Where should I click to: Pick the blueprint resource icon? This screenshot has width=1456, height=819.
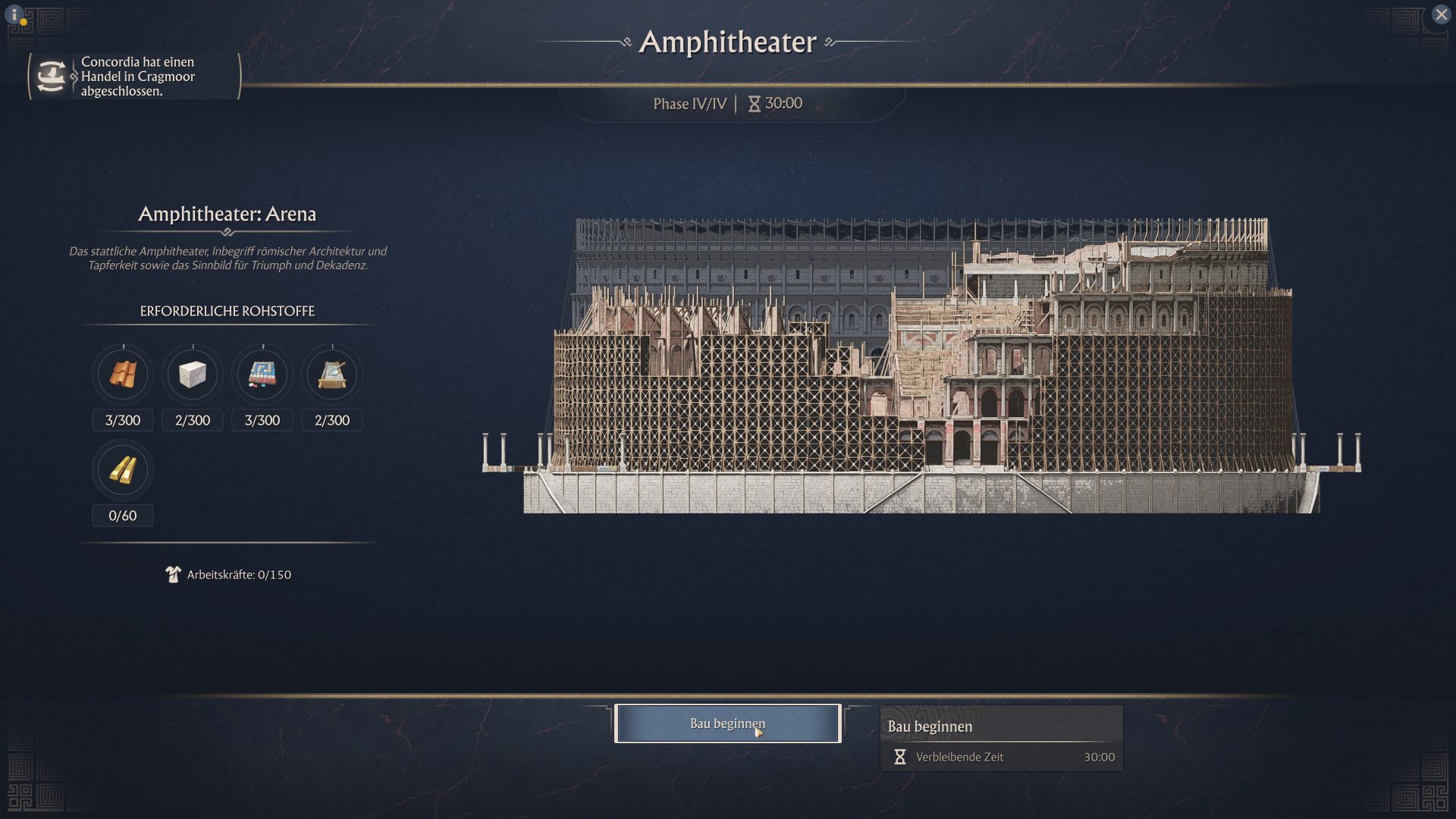pyautogui.click(x=332, y=375)
